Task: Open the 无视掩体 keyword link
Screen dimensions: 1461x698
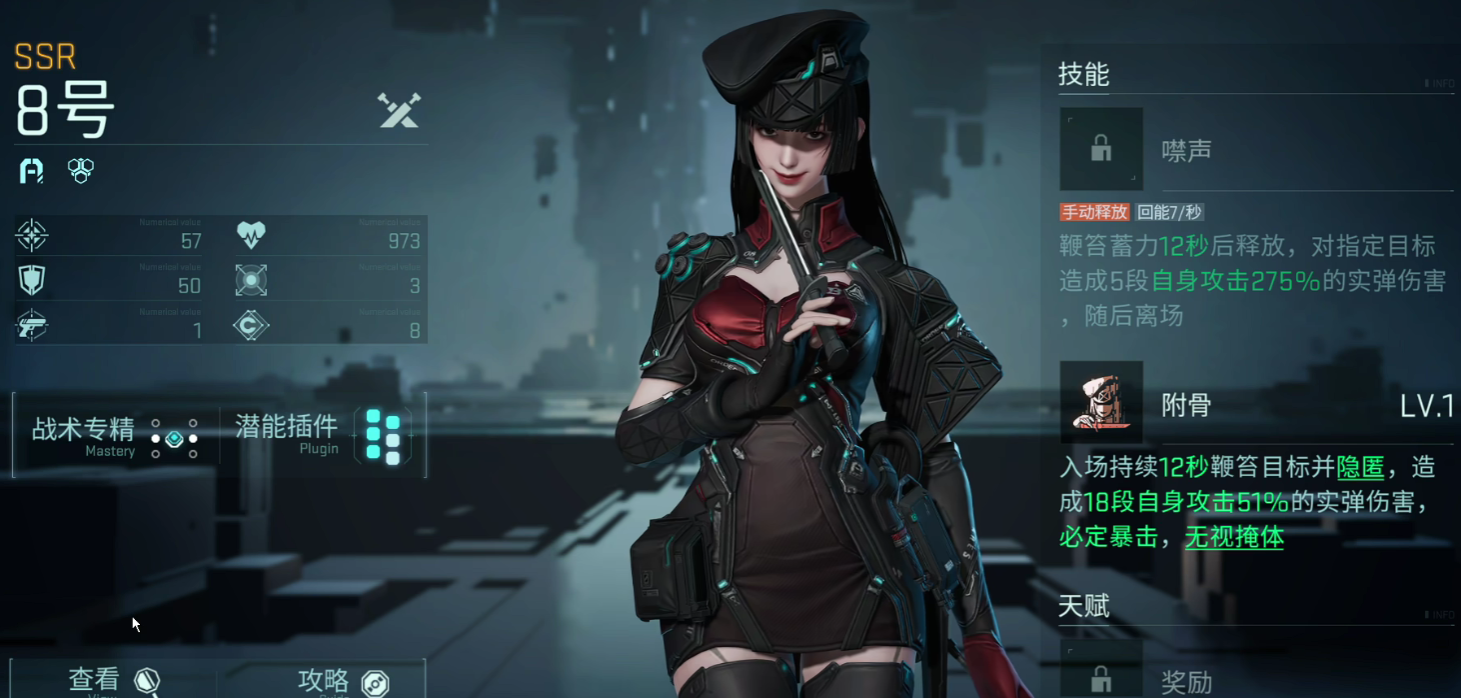Action: [x=1234, y=537]
